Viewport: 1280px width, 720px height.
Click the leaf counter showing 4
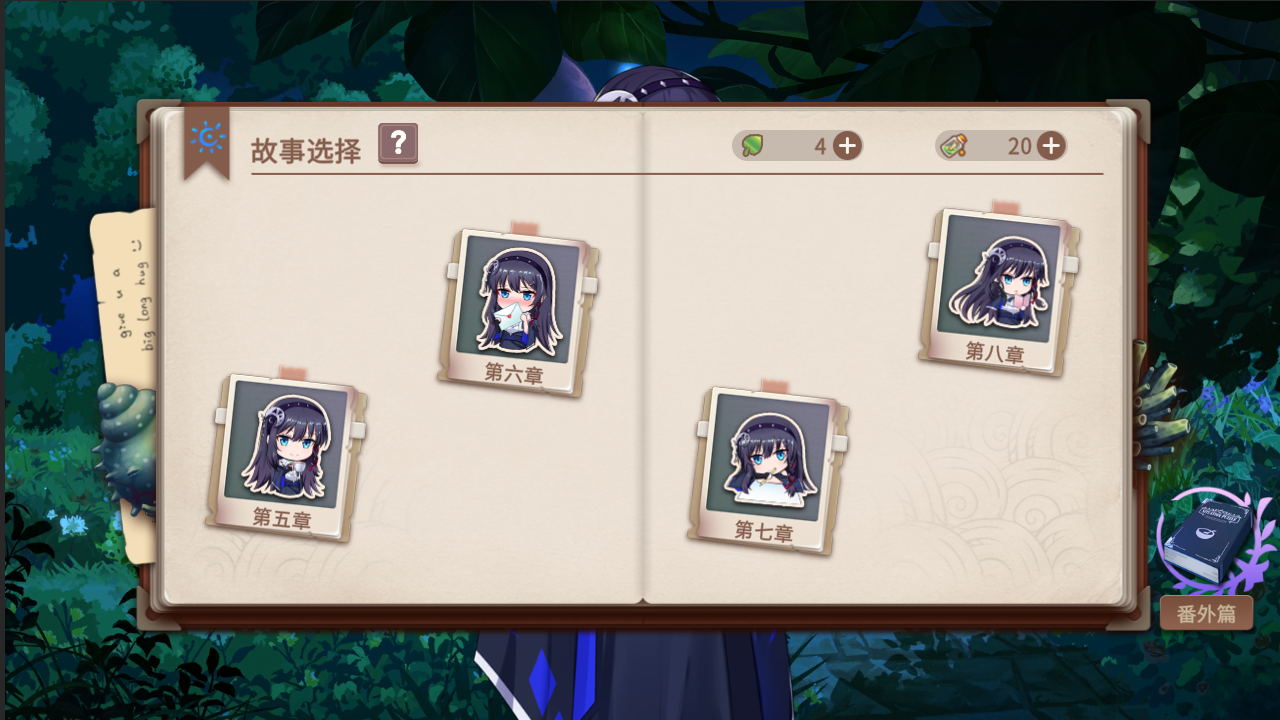pos(818,145)
